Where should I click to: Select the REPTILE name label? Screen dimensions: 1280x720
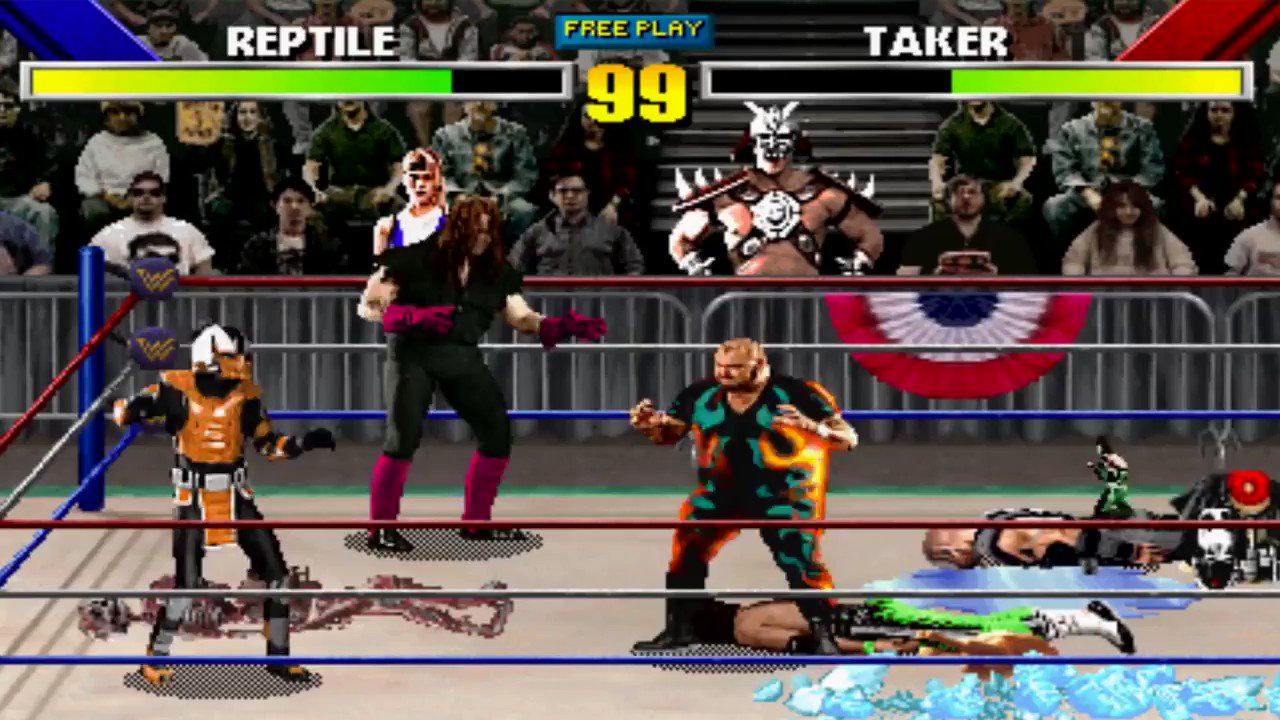[311, 41]
